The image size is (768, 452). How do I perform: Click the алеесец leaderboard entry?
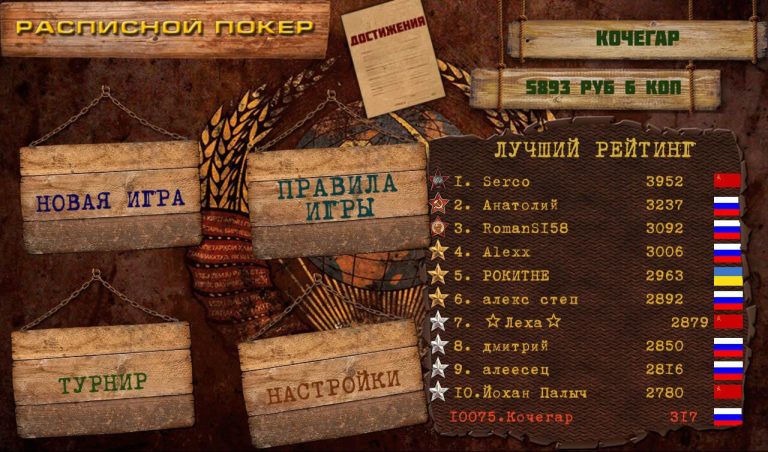coord(585,369)
